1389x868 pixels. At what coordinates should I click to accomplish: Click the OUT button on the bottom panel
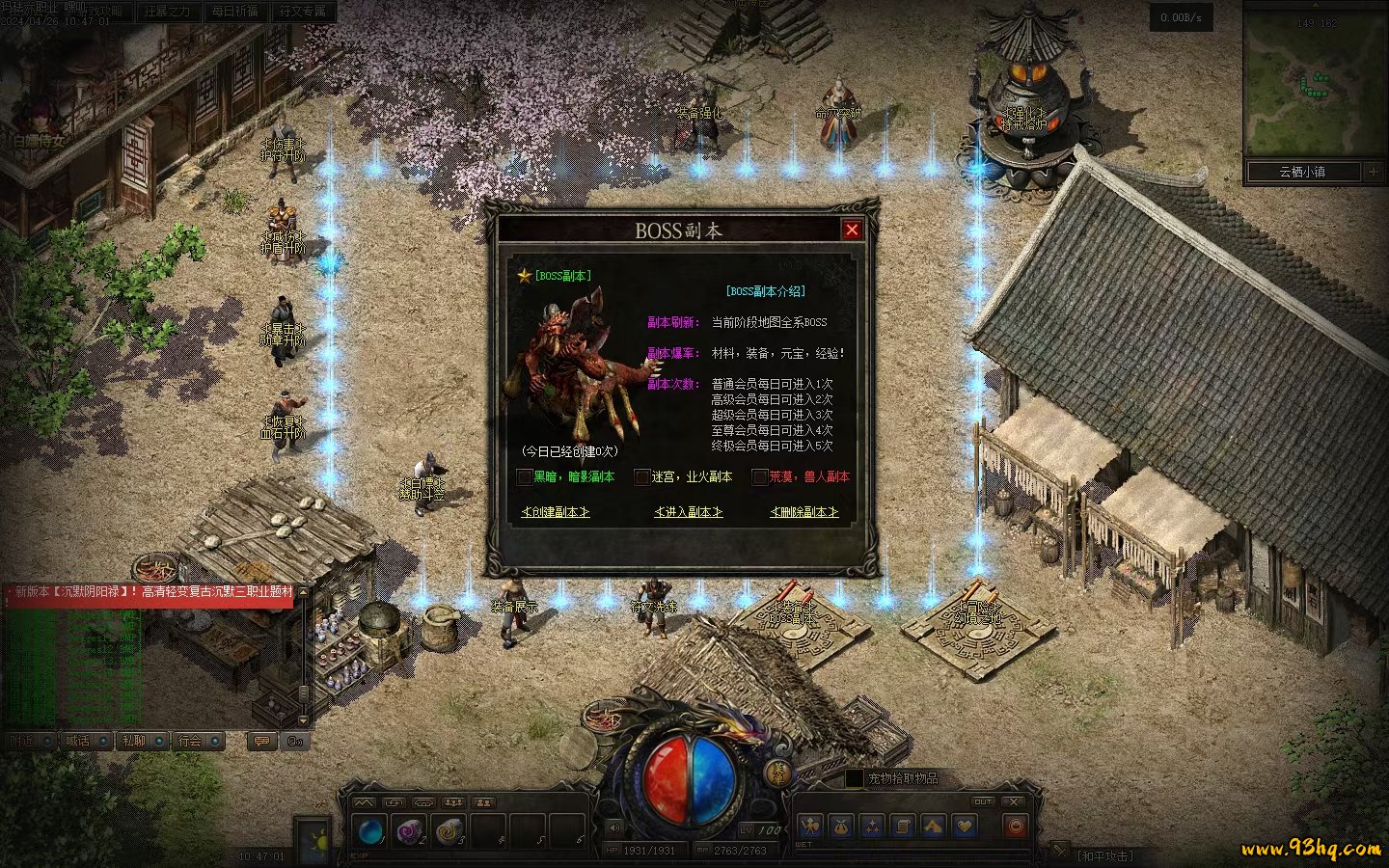click(x=982, y=801)
